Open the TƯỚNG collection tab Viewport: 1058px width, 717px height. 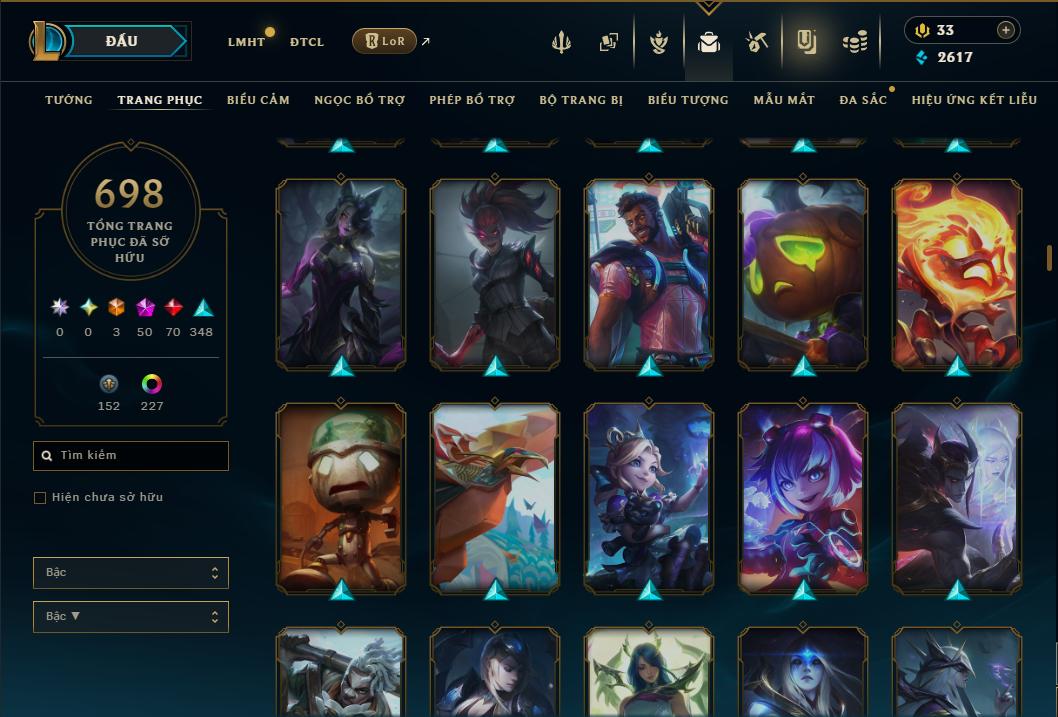(x=69, y=100)
